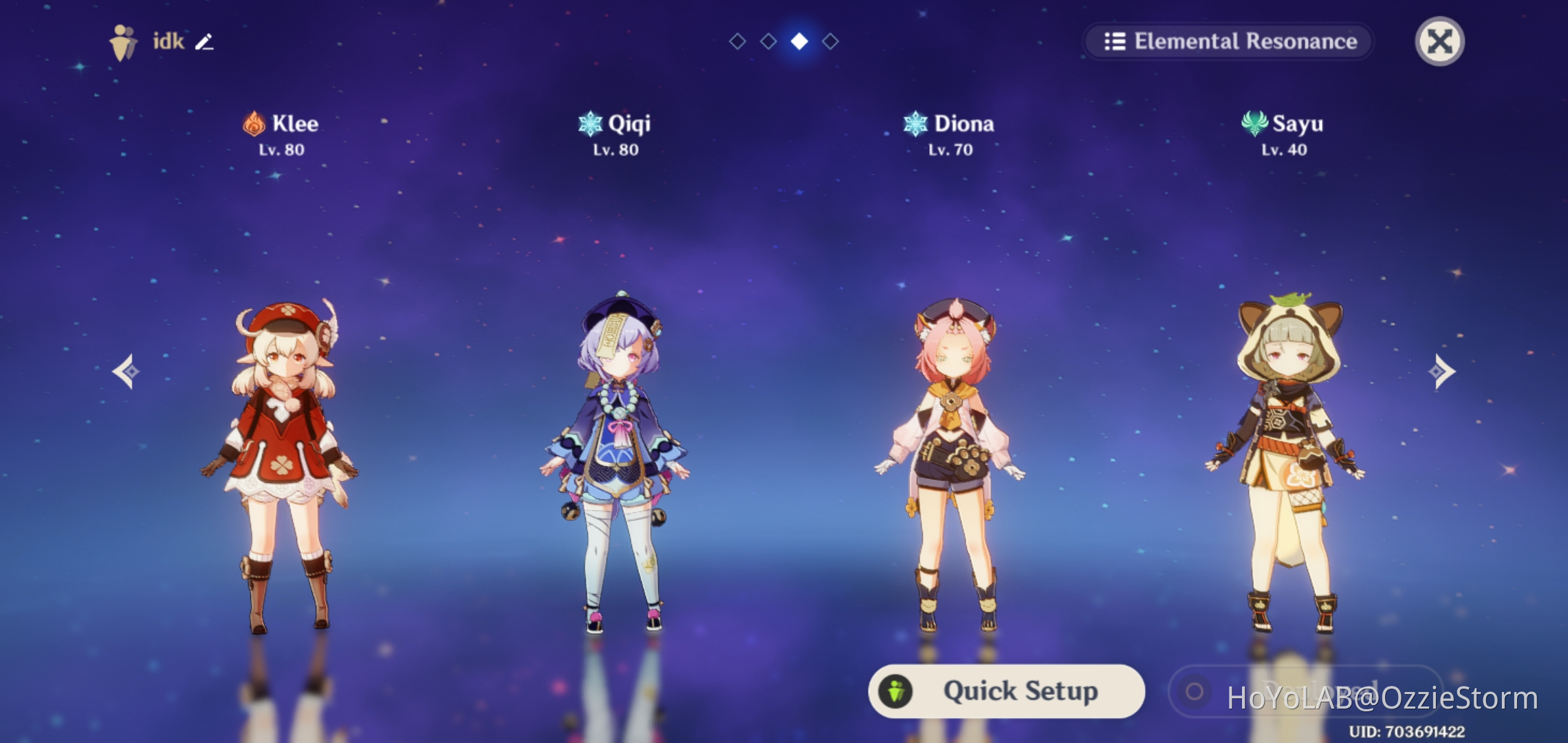Click Diona's Cryo element icon
Screen dimensions: 1568x743
coord(915,122)
